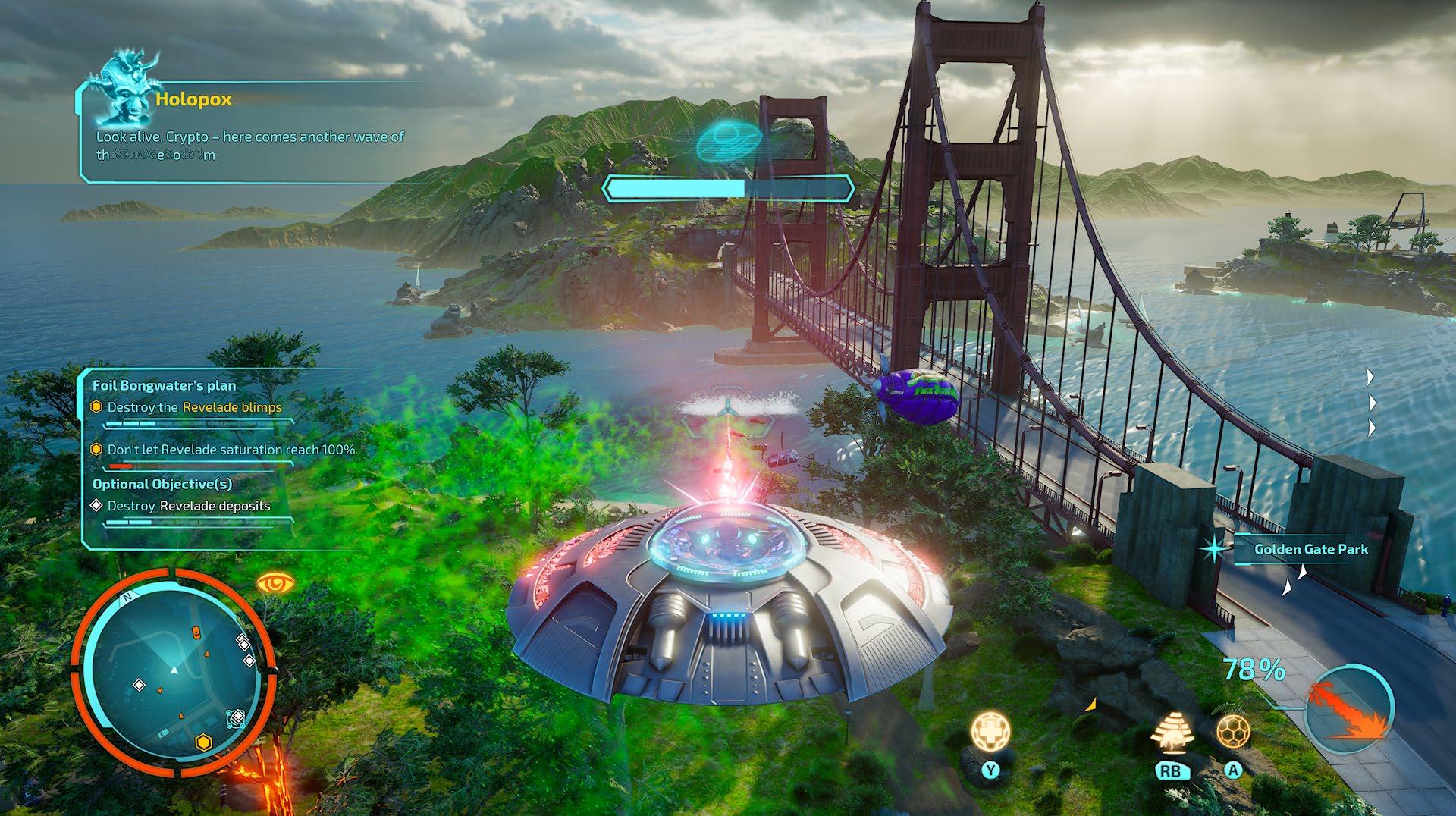Activate the cross-in-circle repair ability icon

click(991, 732)
